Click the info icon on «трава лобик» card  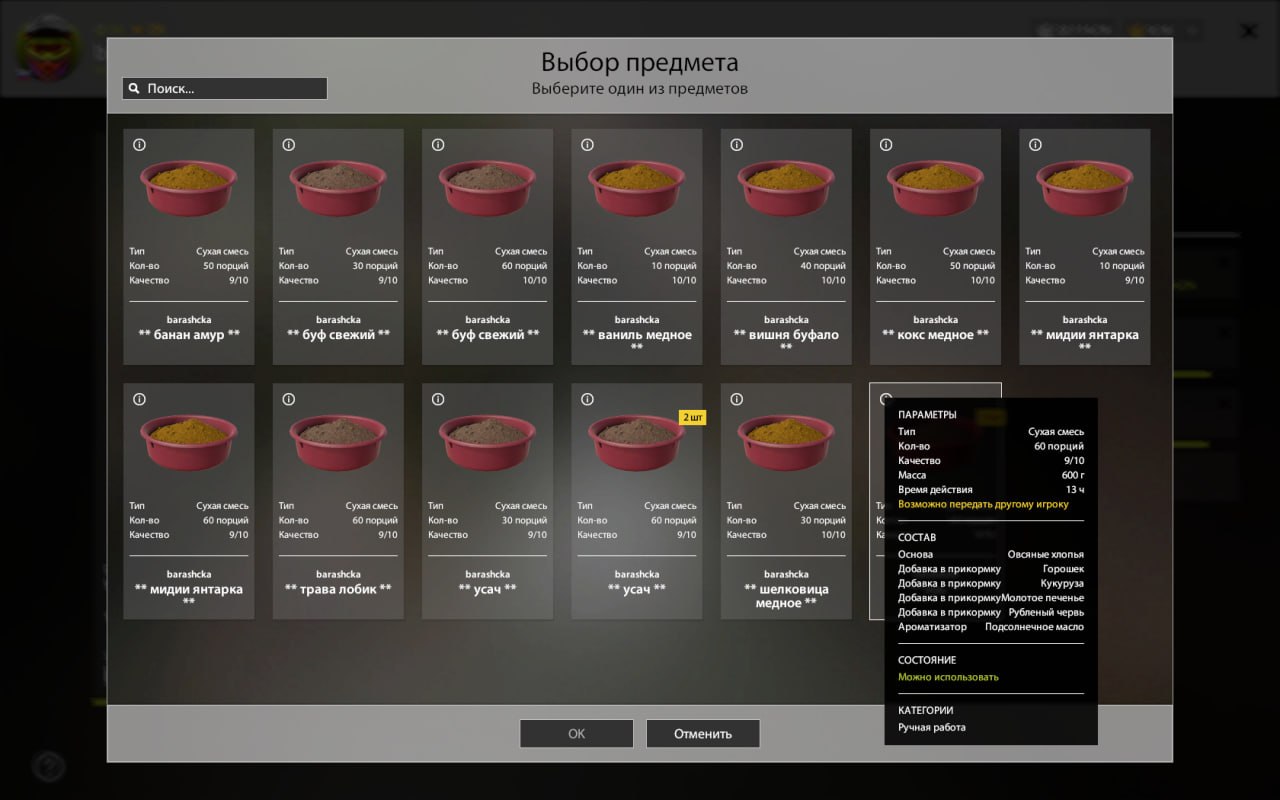pos(289,399)
